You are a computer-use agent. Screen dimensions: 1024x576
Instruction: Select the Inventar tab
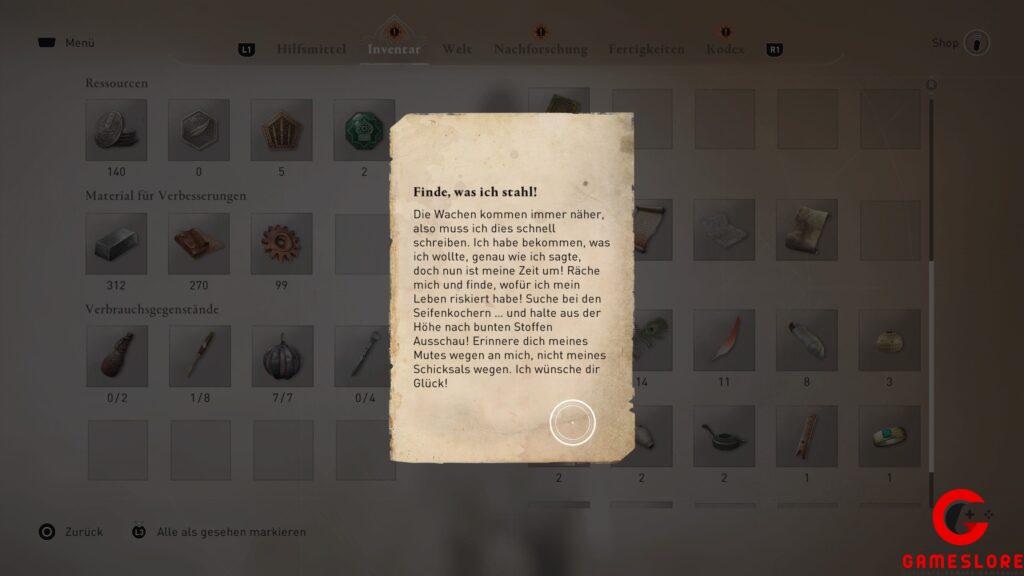coord(394,49)
